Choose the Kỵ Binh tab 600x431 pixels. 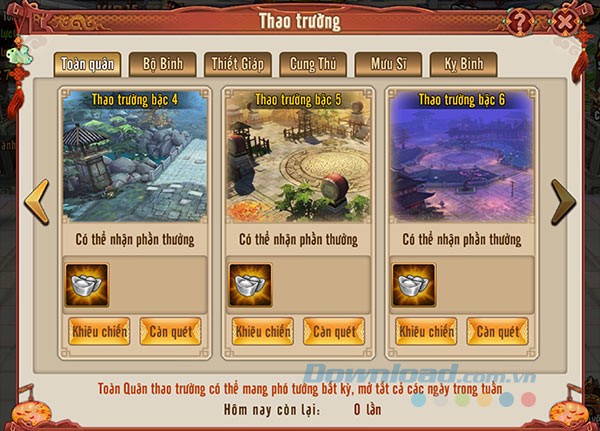[463, 64]
